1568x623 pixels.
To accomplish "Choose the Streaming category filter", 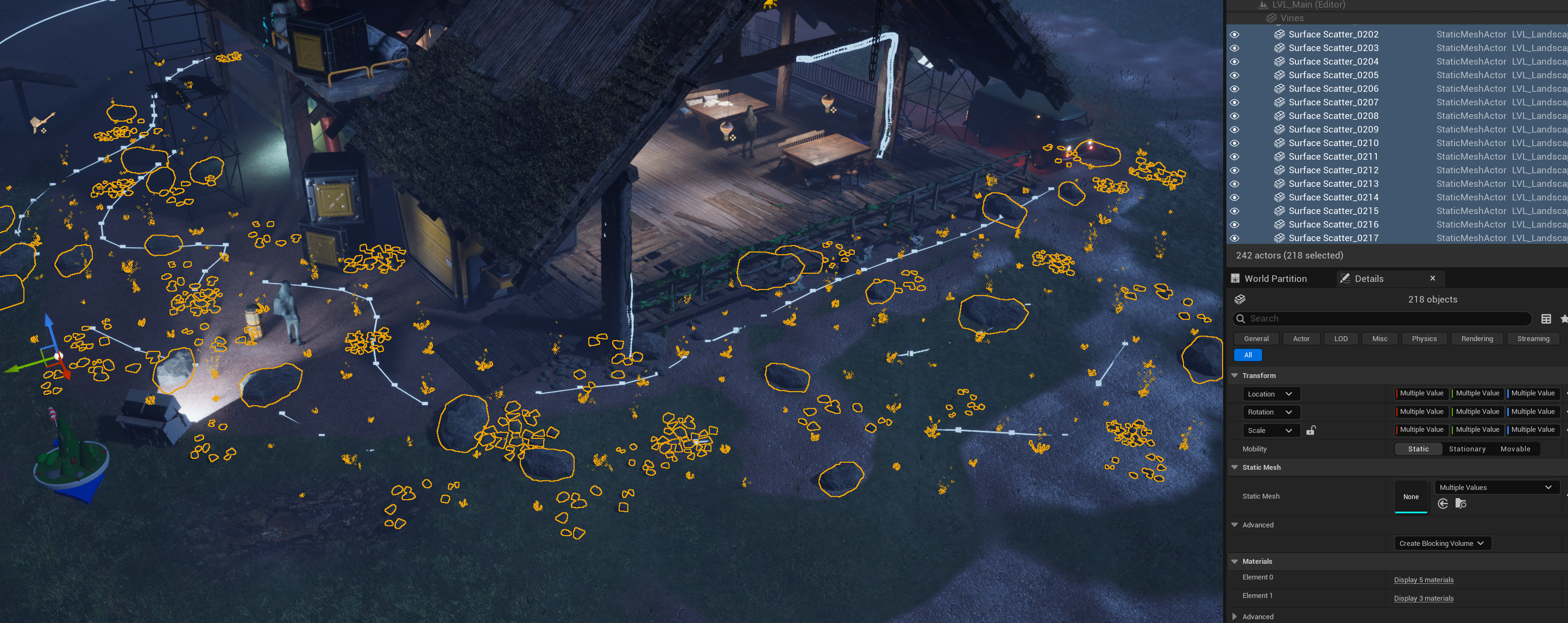I will (x=1533, y=338).
